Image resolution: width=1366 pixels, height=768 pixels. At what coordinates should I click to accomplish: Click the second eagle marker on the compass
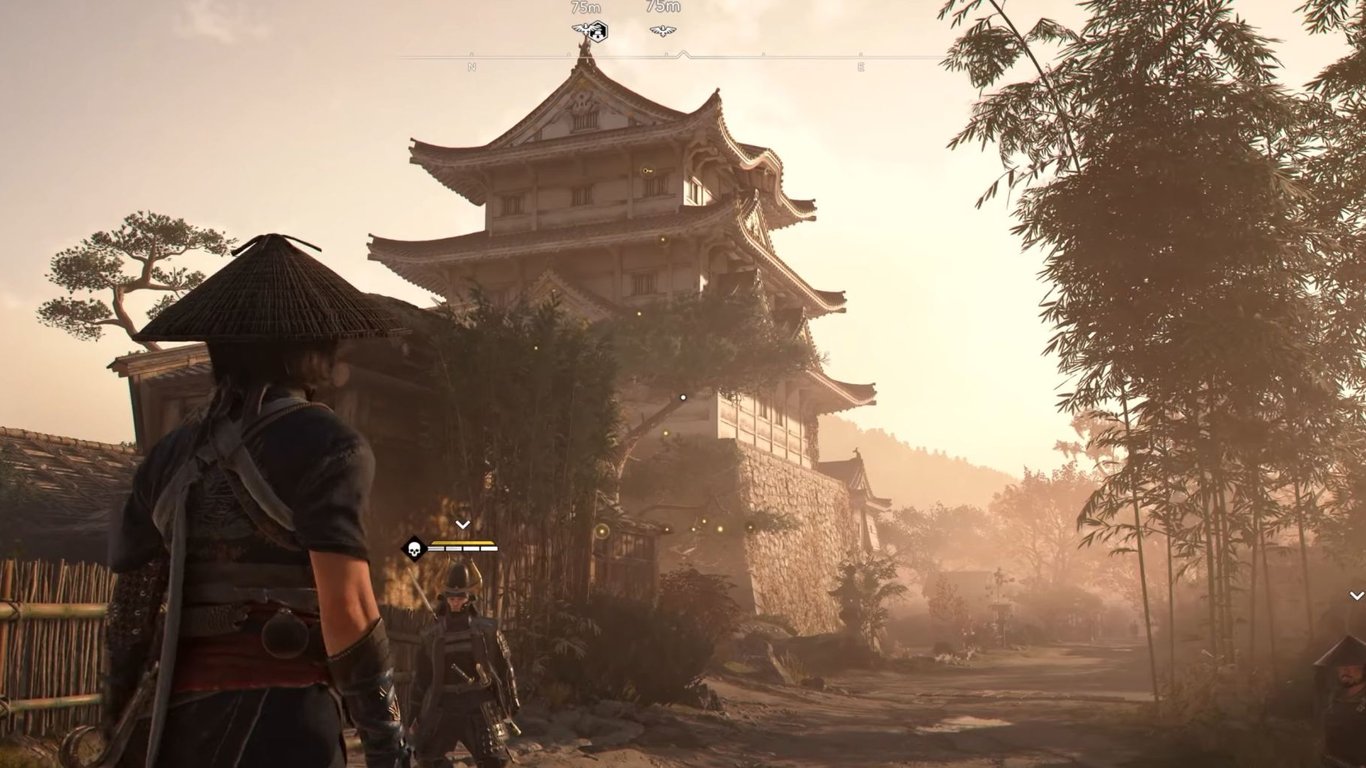pyautogui.click(x=662, y=30)
